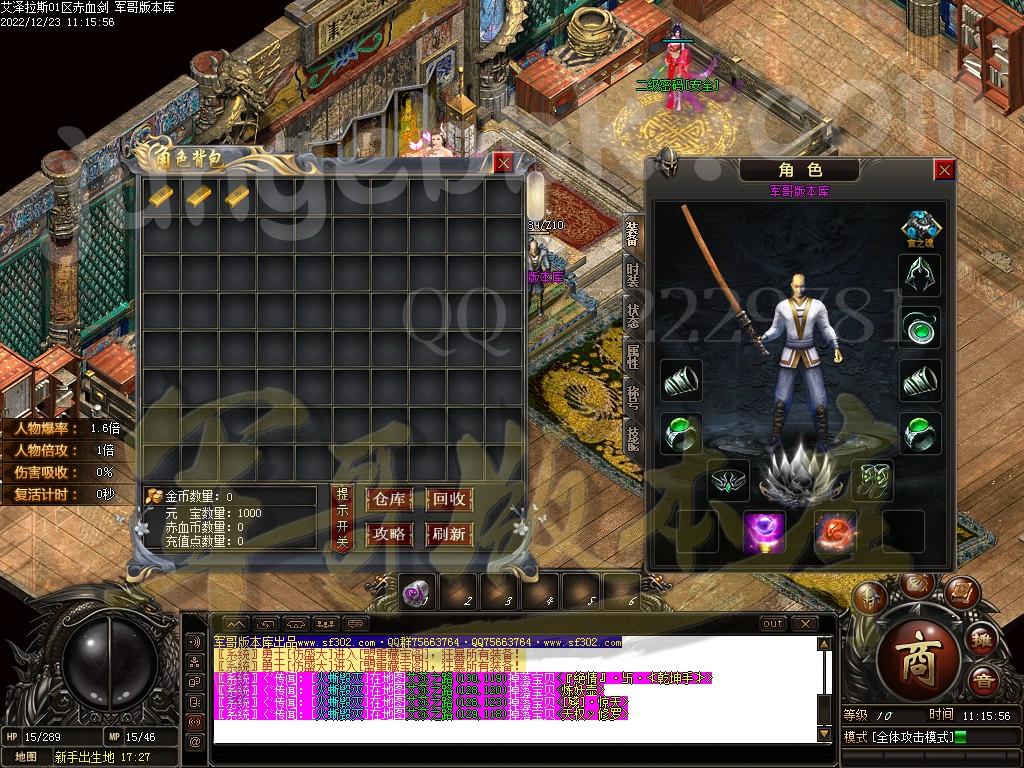Select the purple orb equipment slot
The width and height of the screenshot is (1024, 768).
[x=764, y=531]
